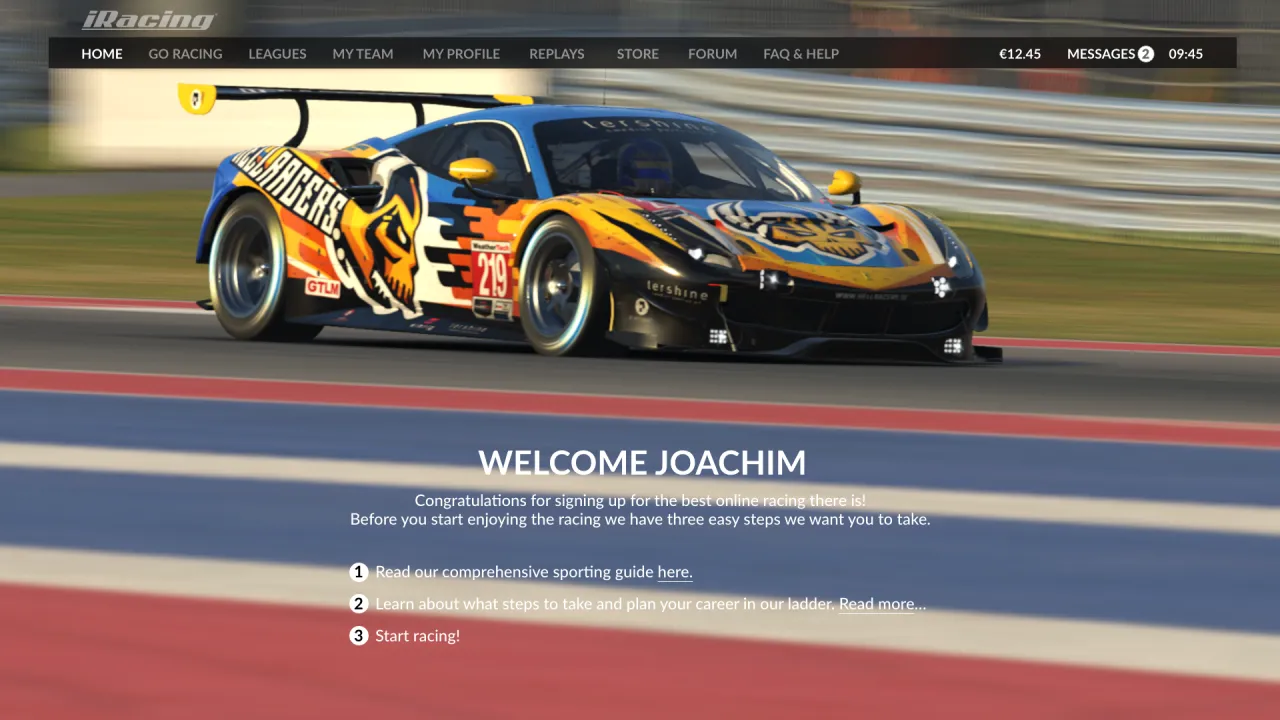The height and width of the screenshot is (720, 1280).
Task: Visit the Store
Action: (638, 54)
